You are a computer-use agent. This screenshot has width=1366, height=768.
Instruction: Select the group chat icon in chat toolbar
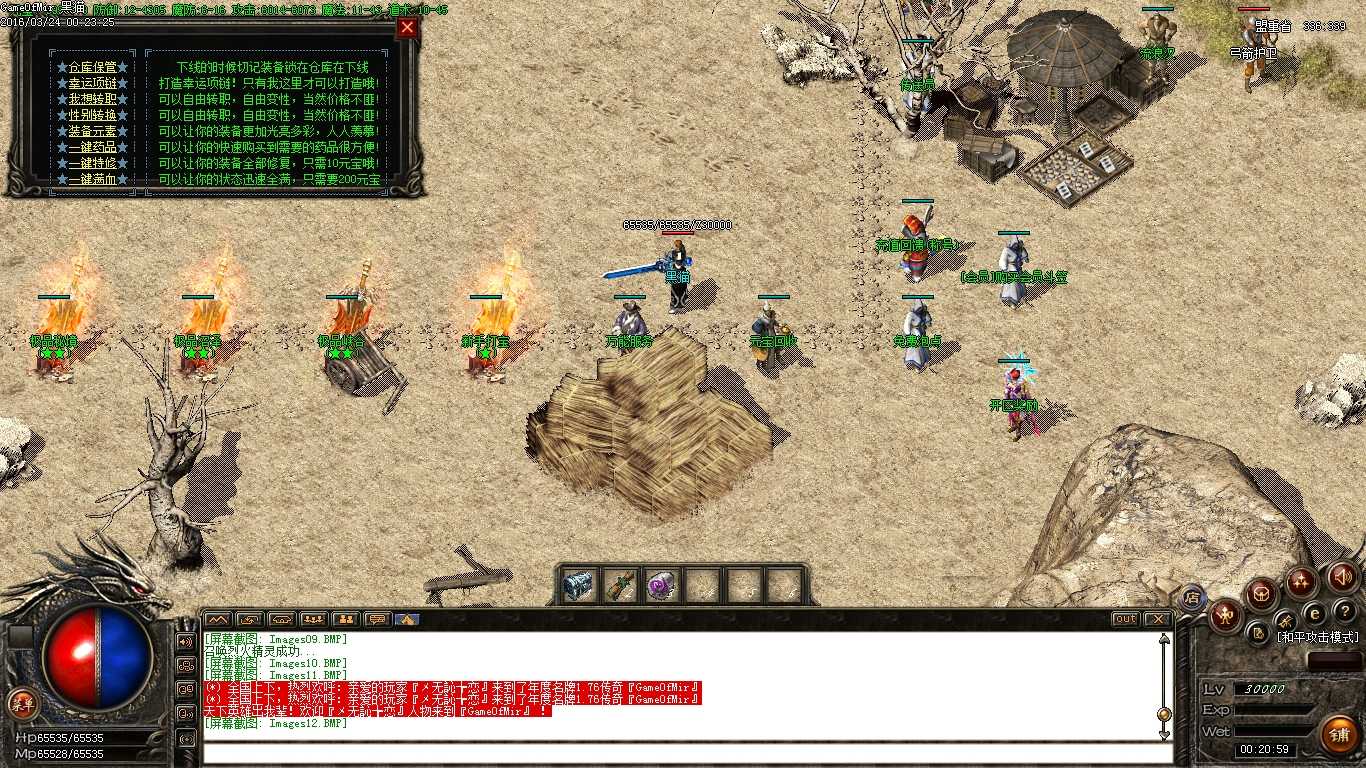pos(313,620)
